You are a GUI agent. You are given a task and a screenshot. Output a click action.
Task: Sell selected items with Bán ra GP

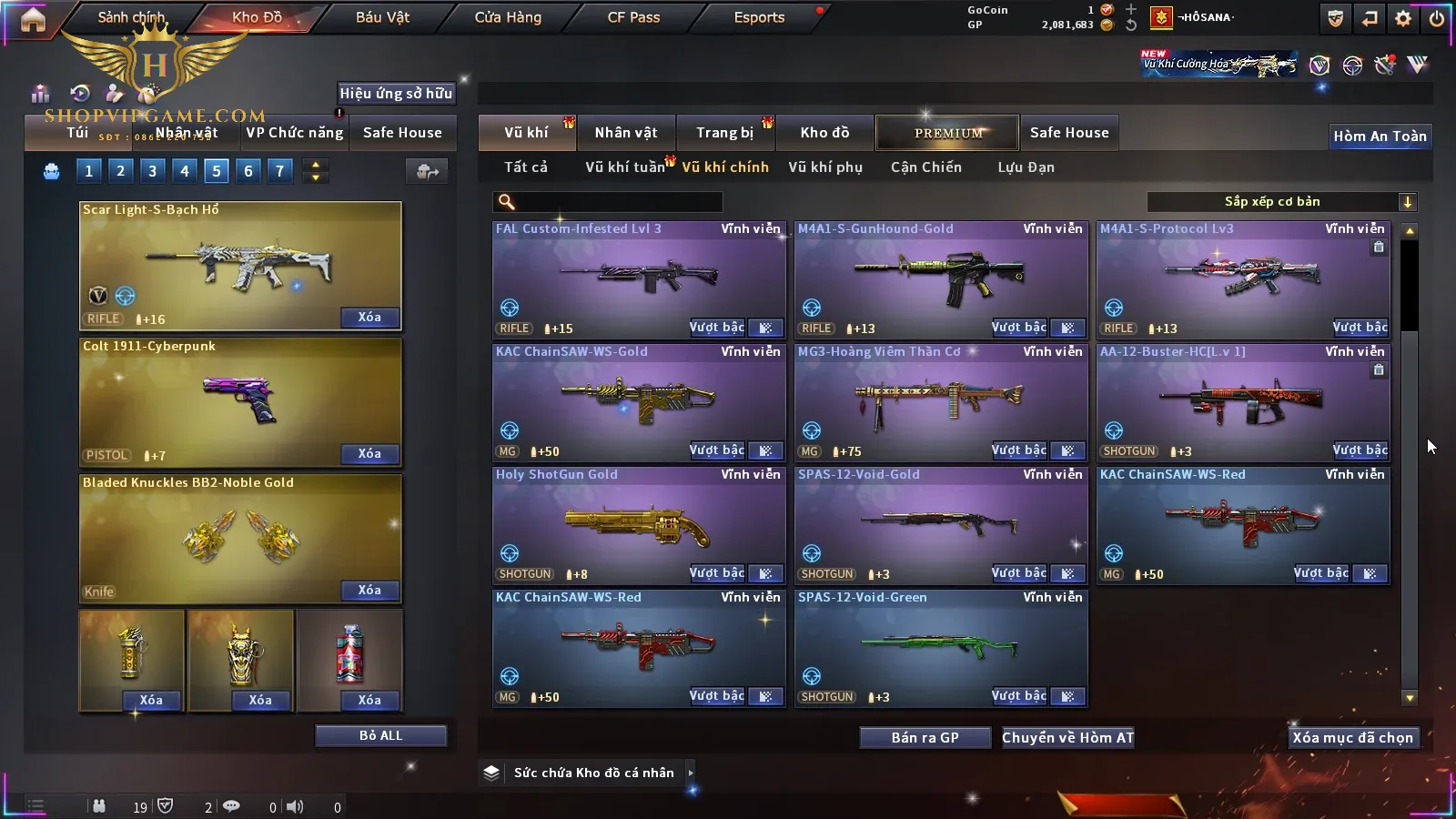[925, 738]
